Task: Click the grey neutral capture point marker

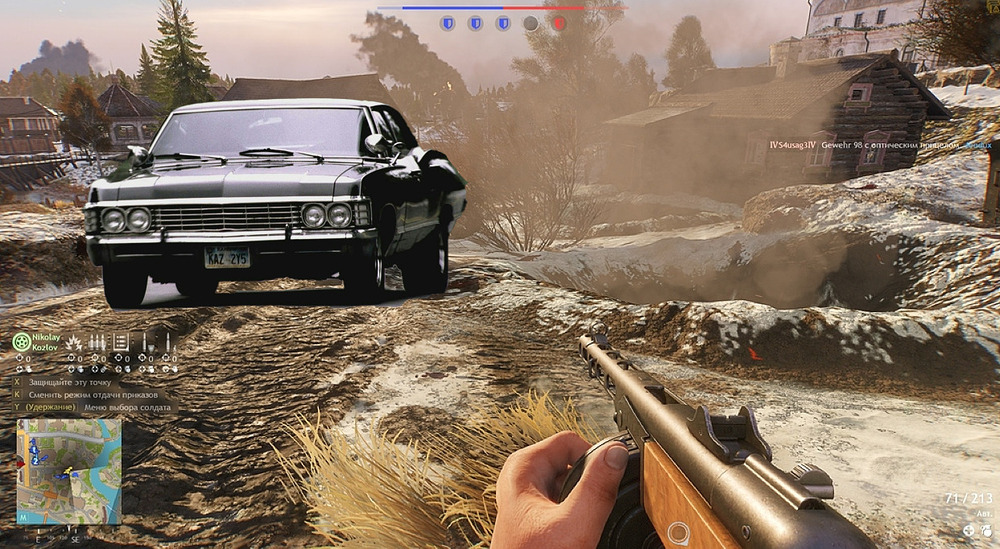Action: tap(531, 22)
